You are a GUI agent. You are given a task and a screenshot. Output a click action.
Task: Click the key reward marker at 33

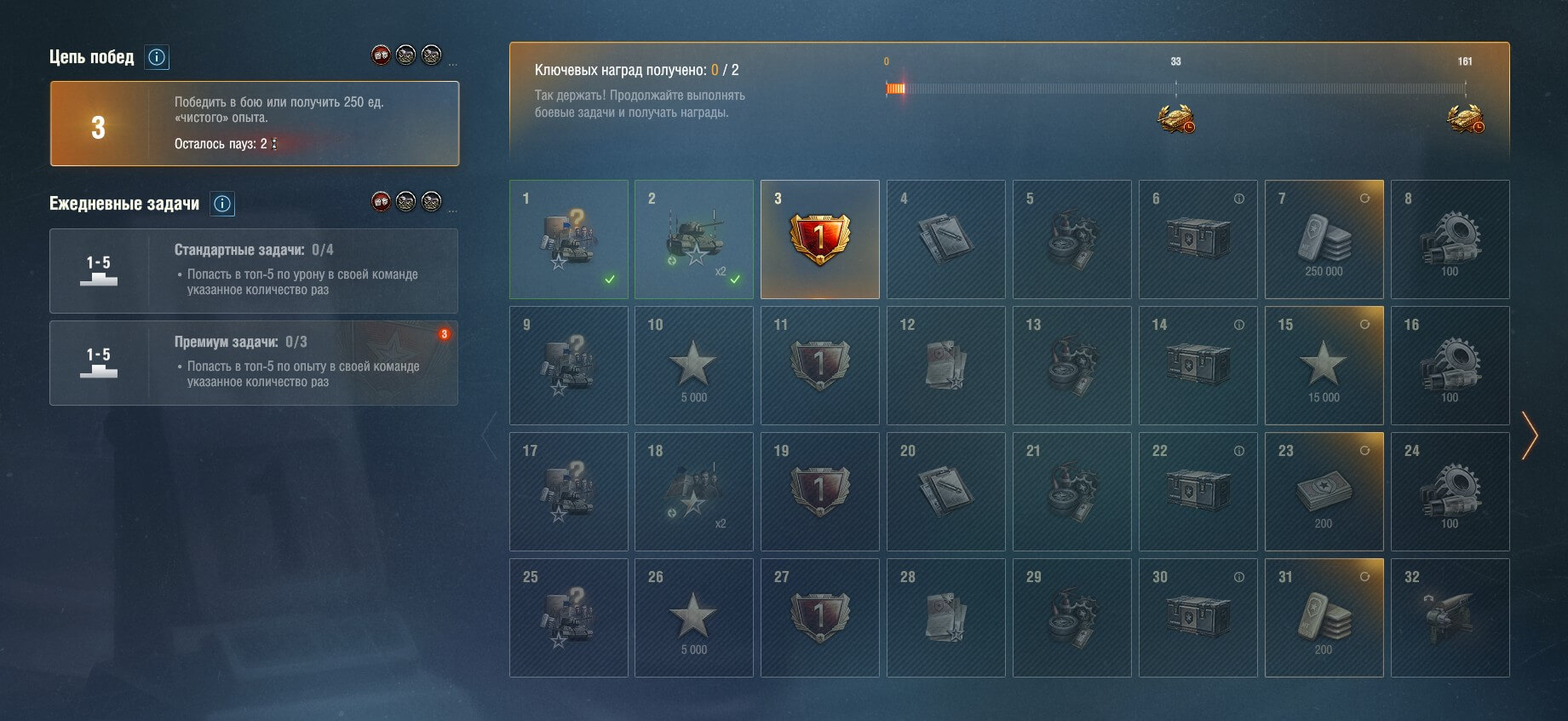pyautogui.click(x=1176, y=118)
